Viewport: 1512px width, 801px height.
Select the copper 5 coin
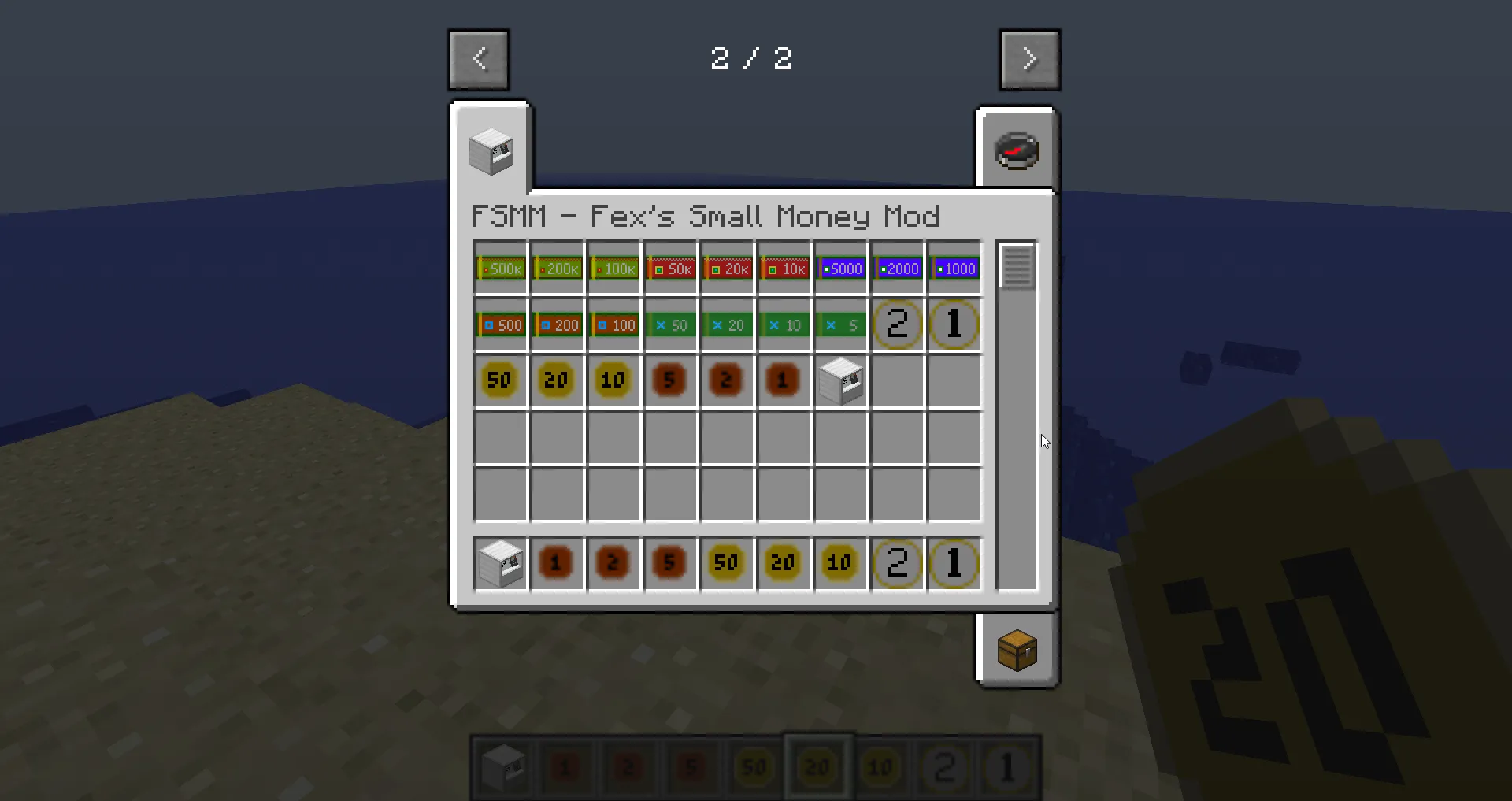pyautogui.click(x=670, y=380)
